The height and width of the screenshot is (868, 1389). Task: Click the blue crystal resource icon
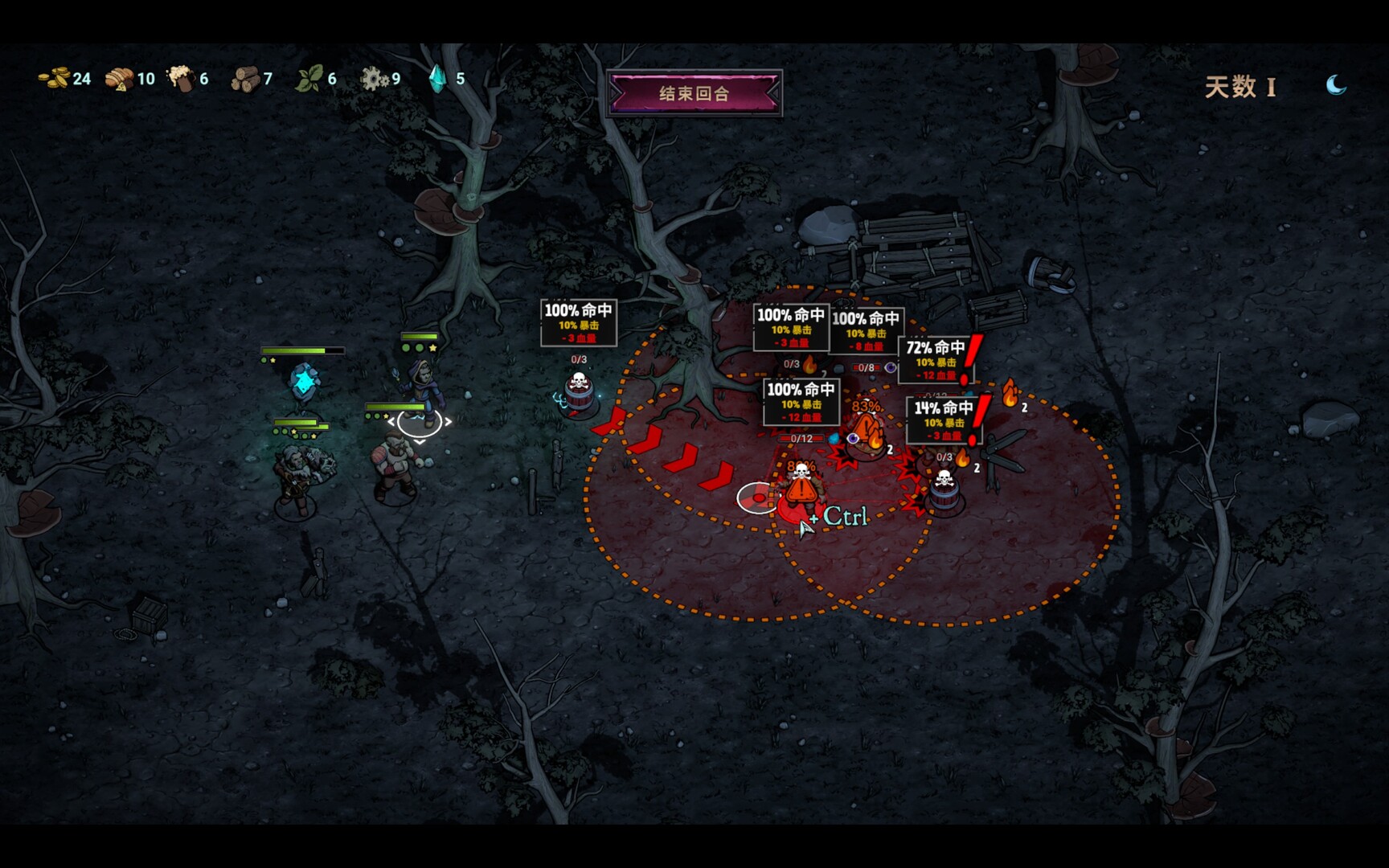coord(436,79)
